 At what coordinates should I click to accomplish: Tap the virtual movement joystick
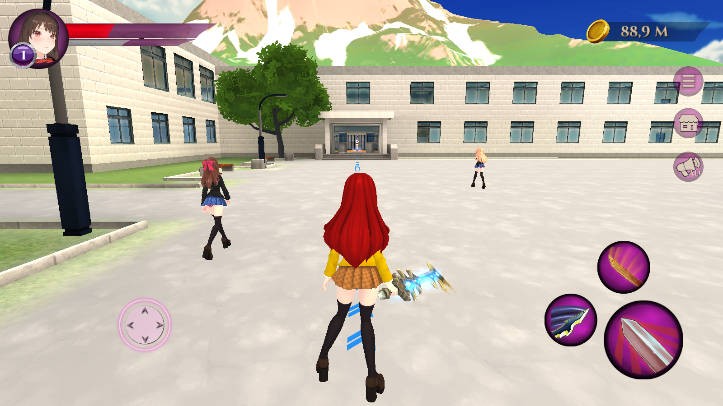click(144, 325)
